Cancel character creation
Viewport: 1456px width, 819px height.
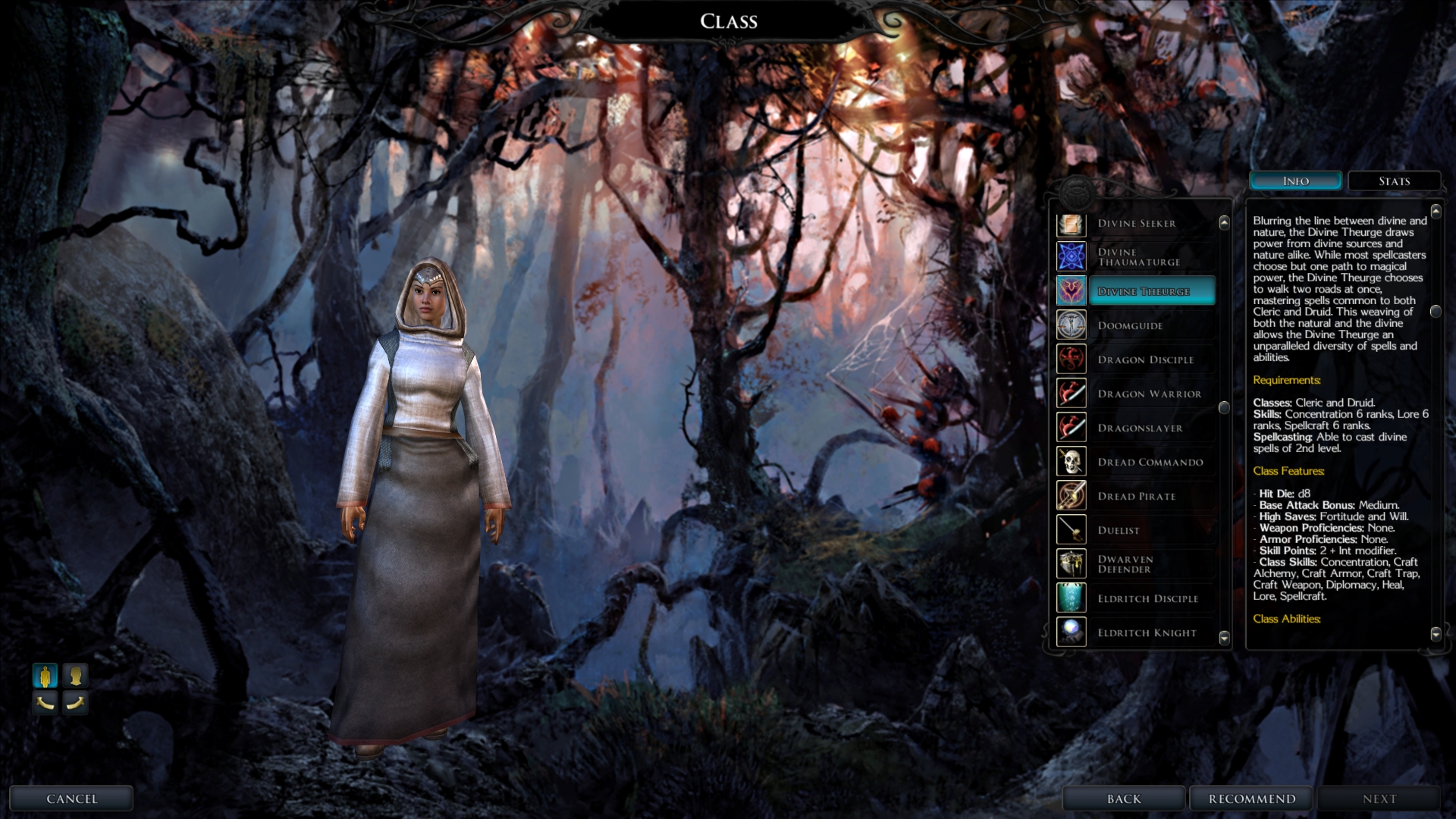pyautogui.click(x=71, y=799)
